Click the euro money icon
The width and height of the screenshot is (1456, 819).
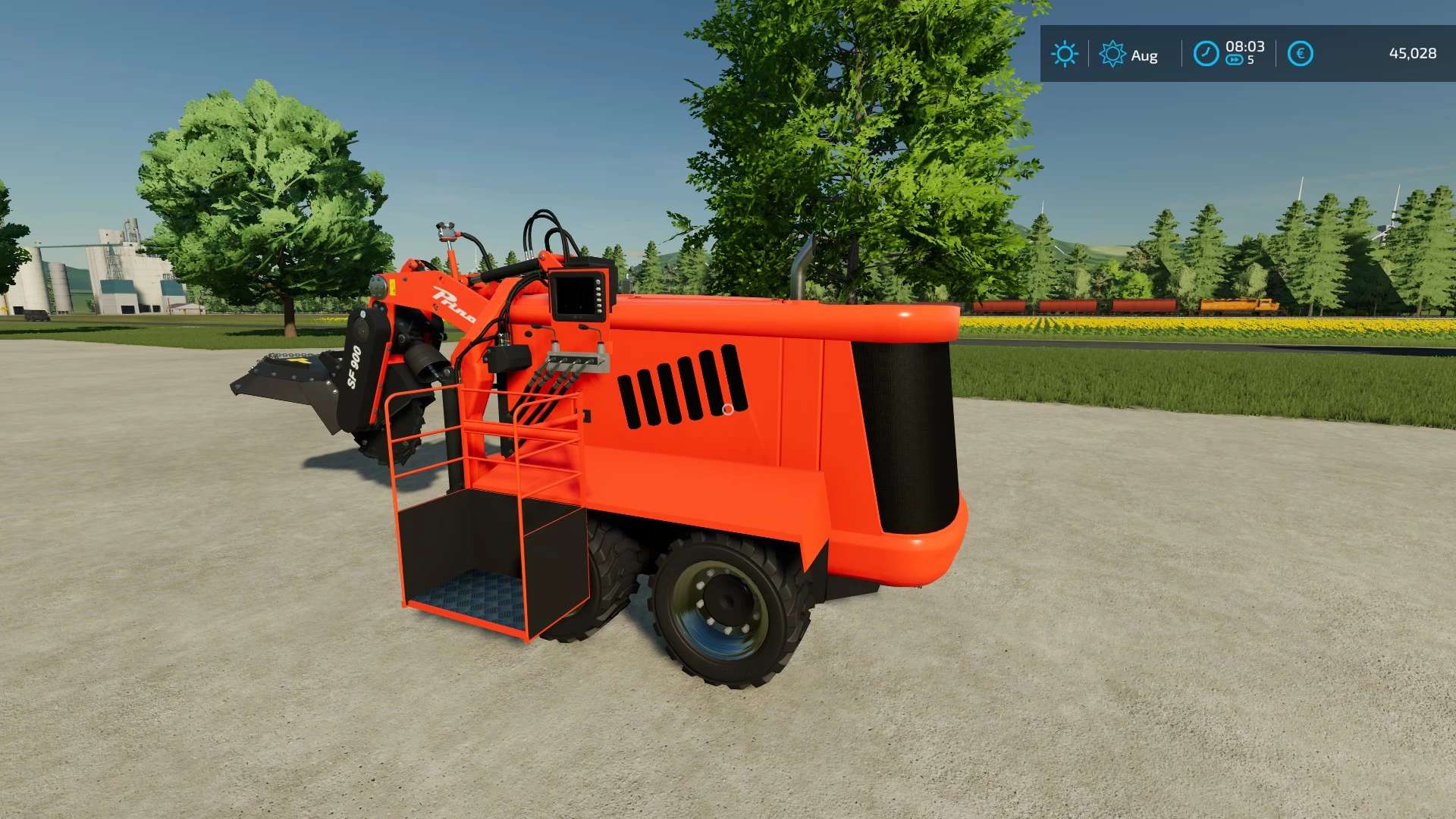tap(1300, 54)
